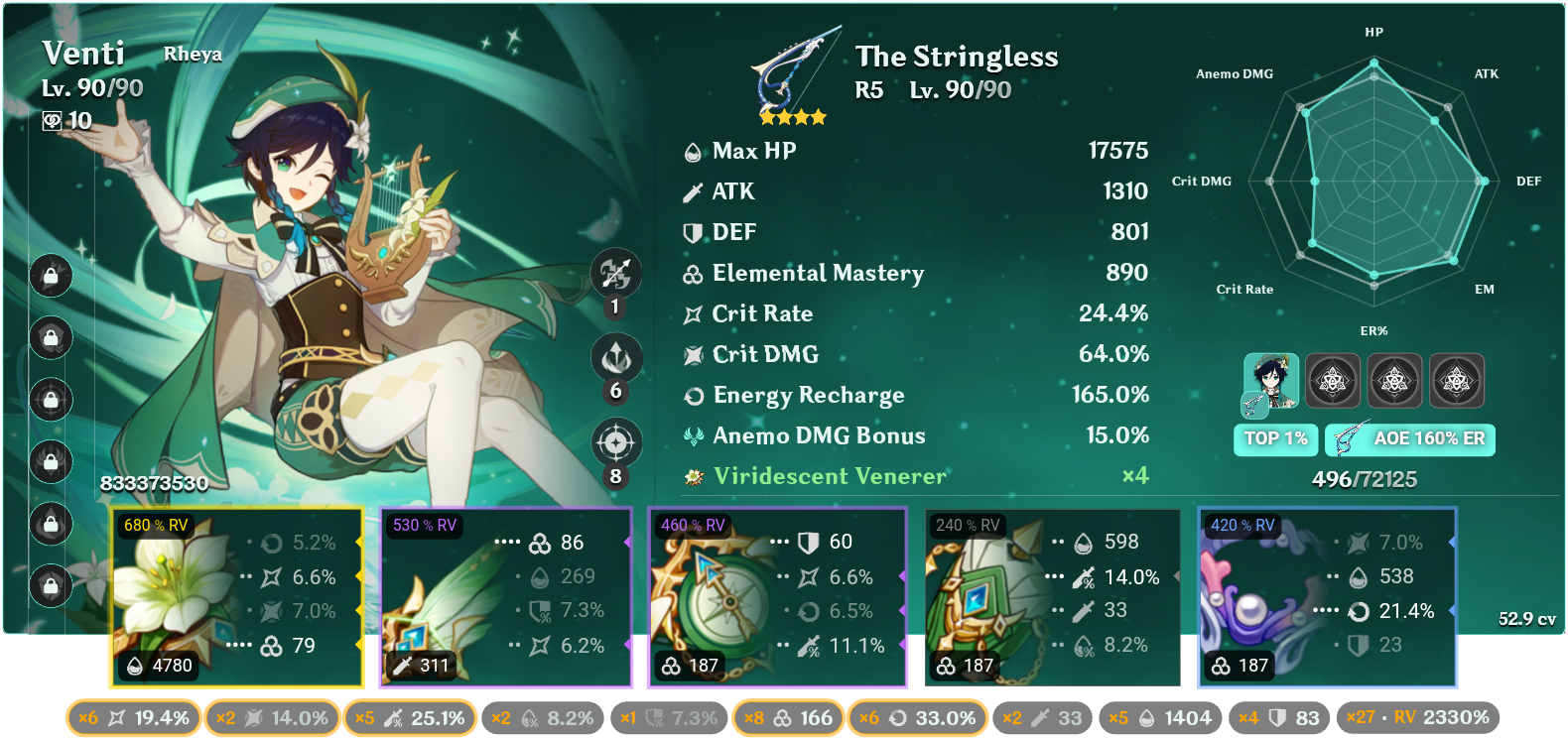This screenshot has height=741, width=1568.
Task: Select Venti's character avatar thumbnail
Action: coord(1270,380)
